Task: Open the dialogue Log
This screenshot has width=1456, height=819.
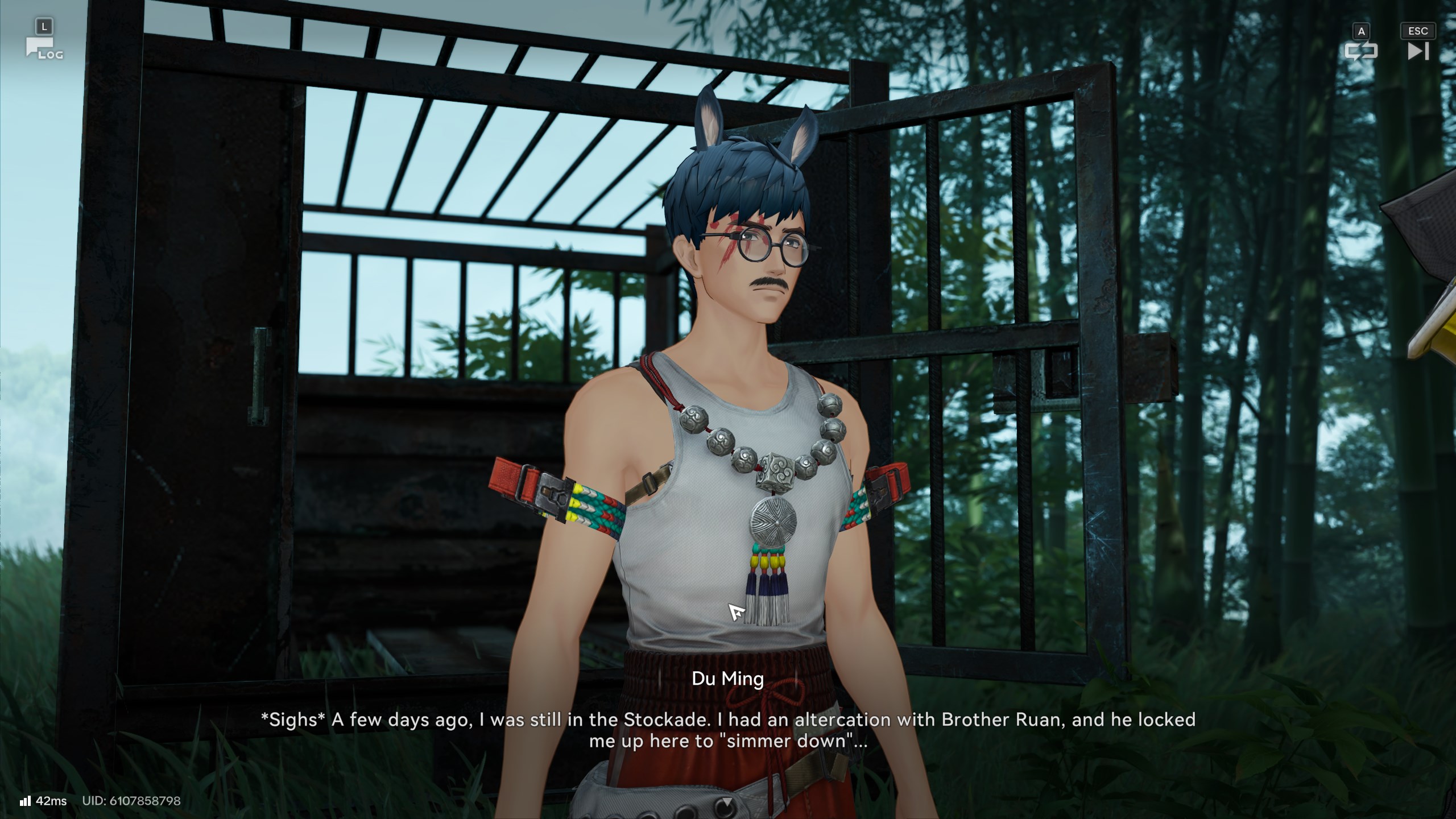Action: 43,48
